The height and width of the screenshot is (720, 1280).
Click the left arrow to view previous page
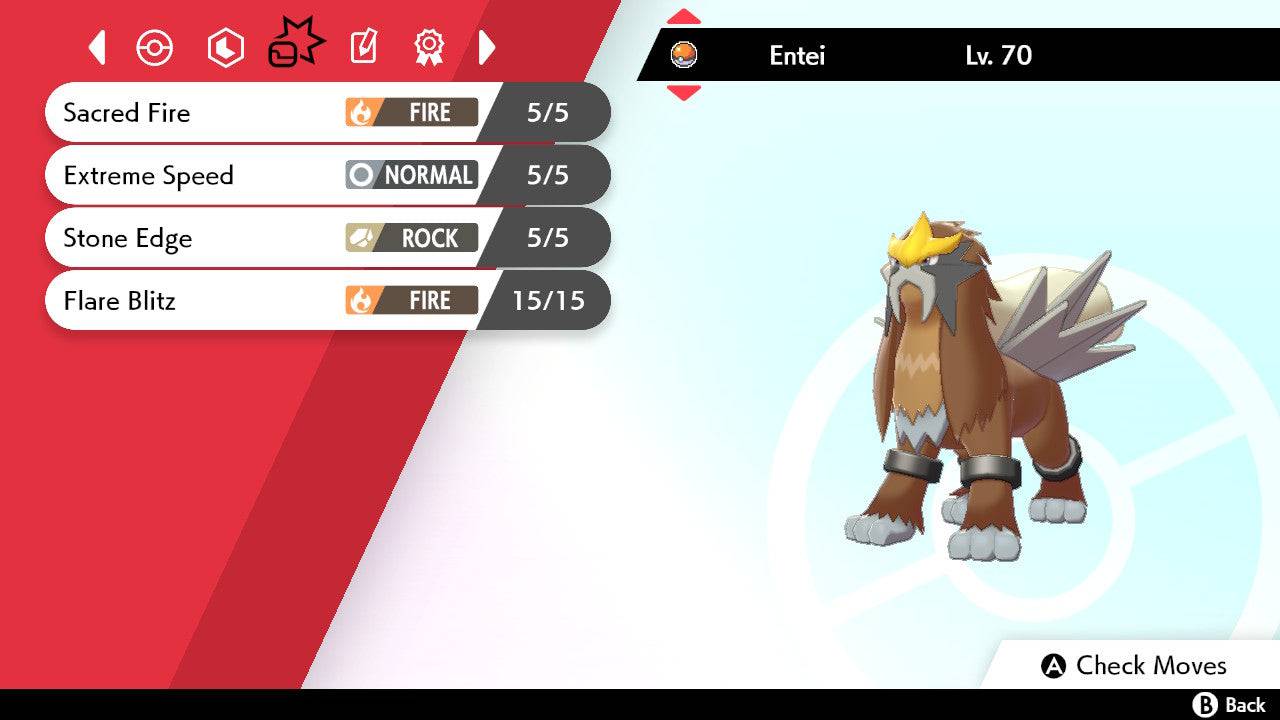[97, 46]
